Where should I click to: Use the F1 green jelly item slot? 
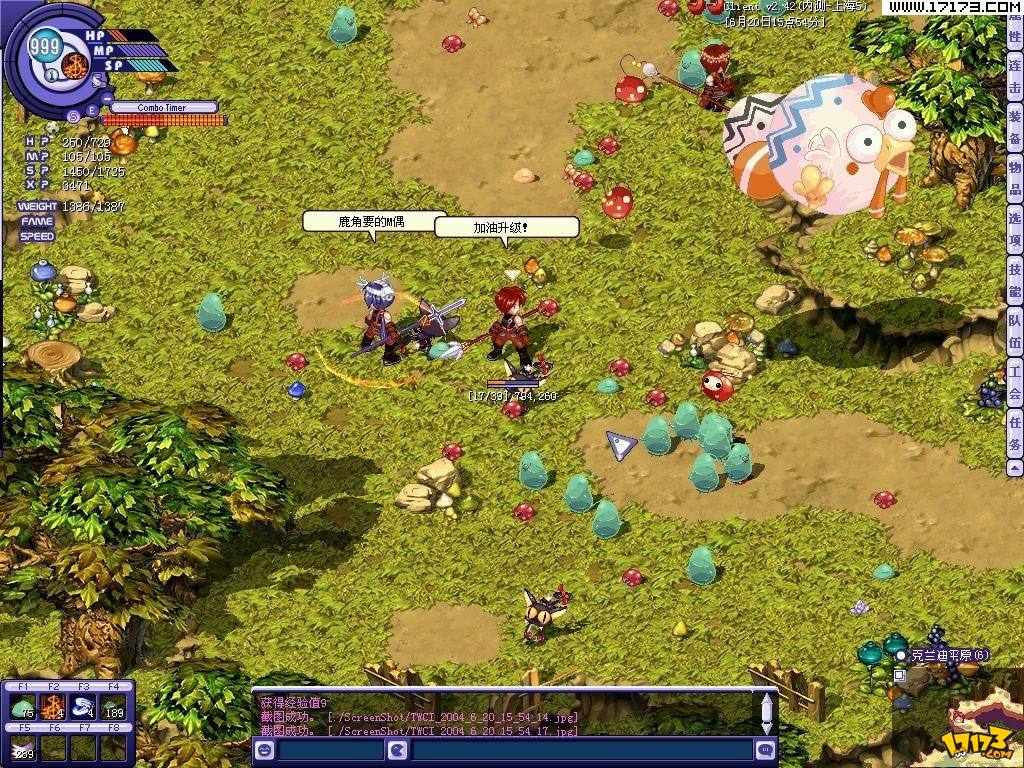tap(22, 707)
